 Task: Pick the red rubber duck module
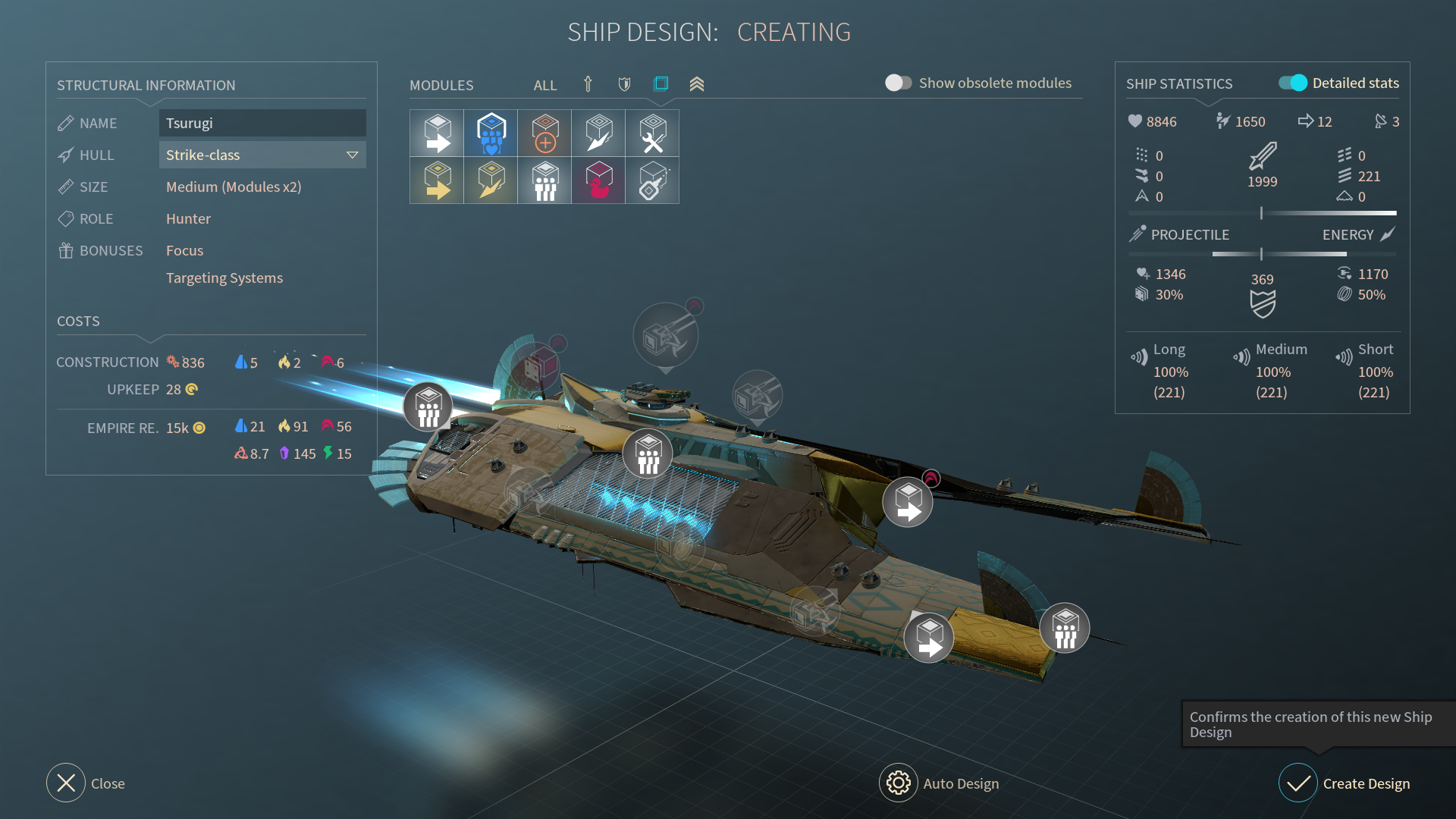click(x=598, y=180)
